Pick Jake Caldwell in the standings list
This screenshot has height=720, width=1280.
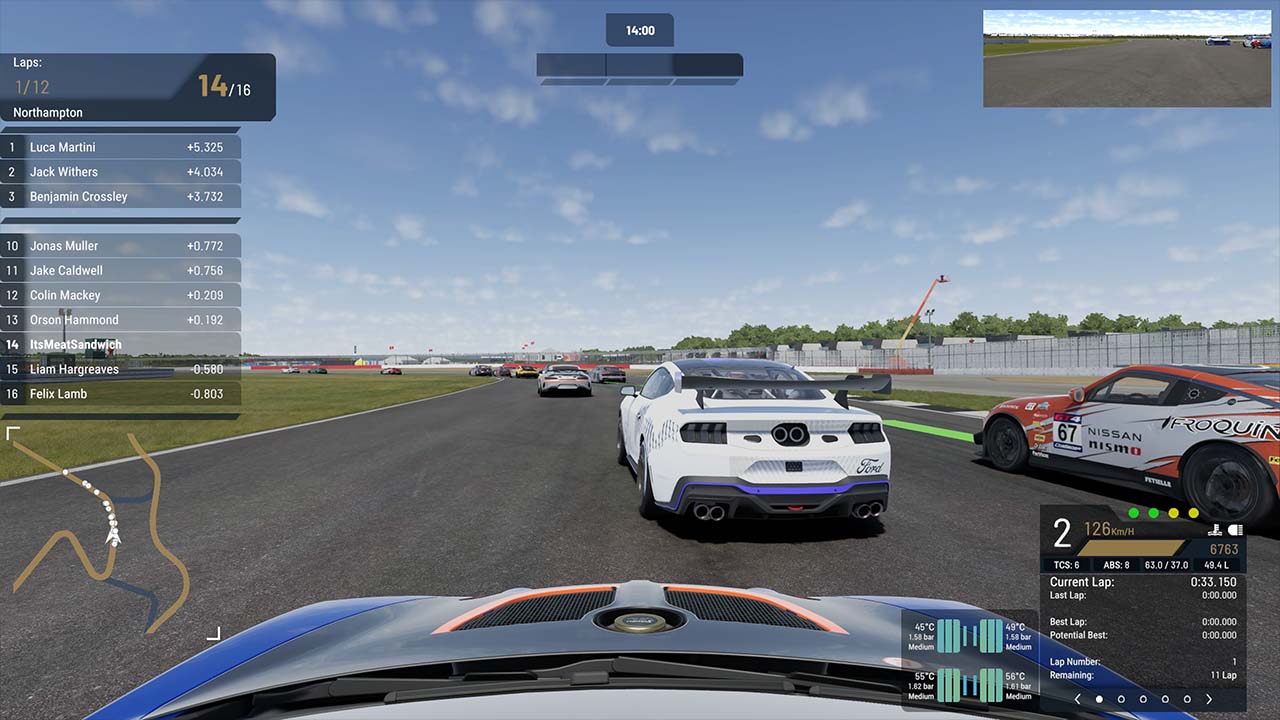pos(121,270)
